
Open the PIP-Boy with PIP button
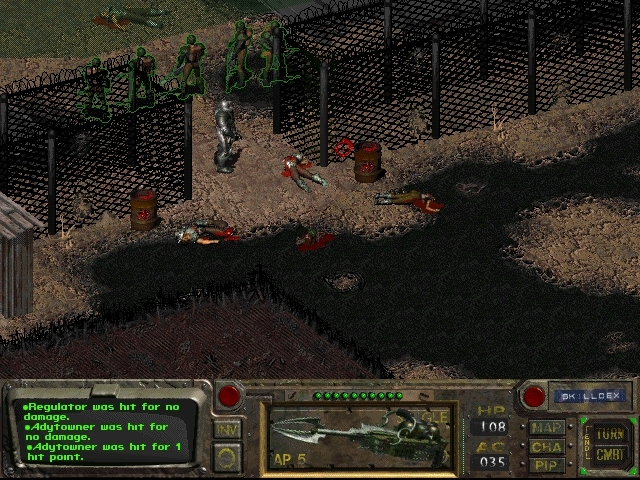pos(547,464)
